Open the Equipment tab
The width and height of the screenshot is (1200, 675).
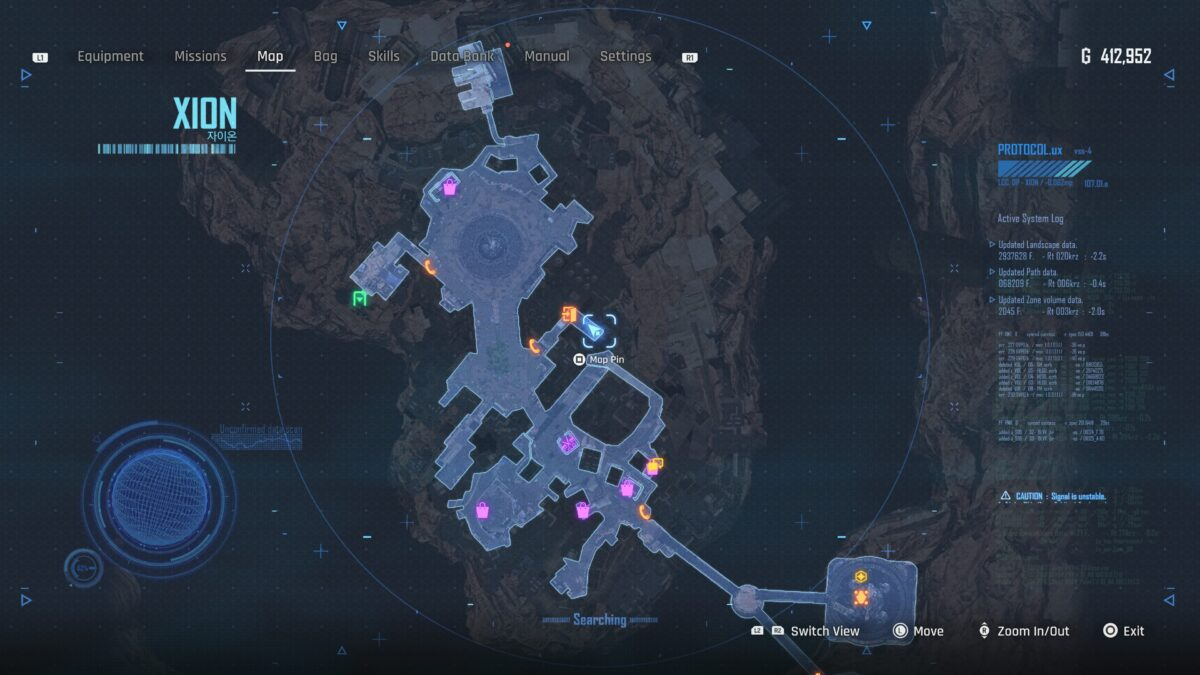click(110, 57)
